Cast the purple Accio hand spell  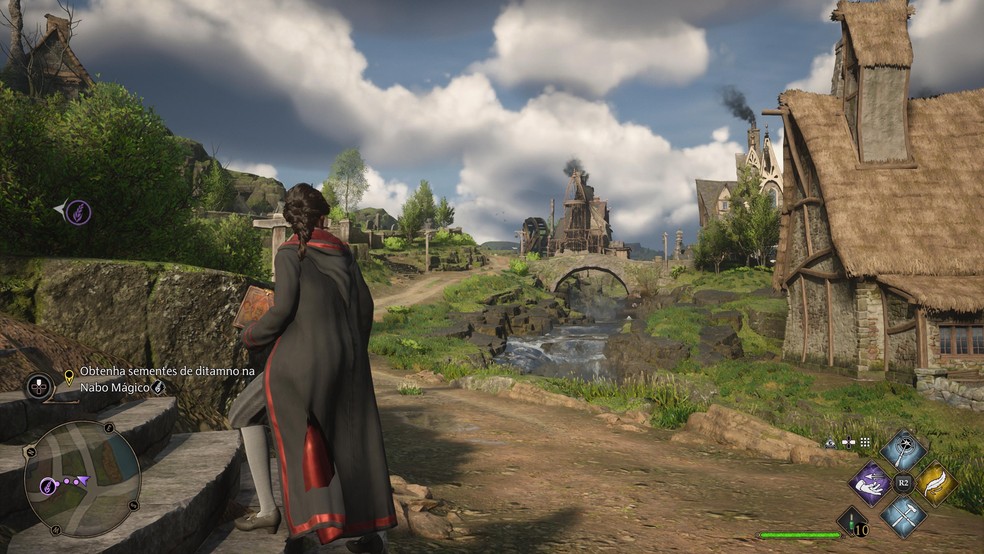tap(870, 484)
